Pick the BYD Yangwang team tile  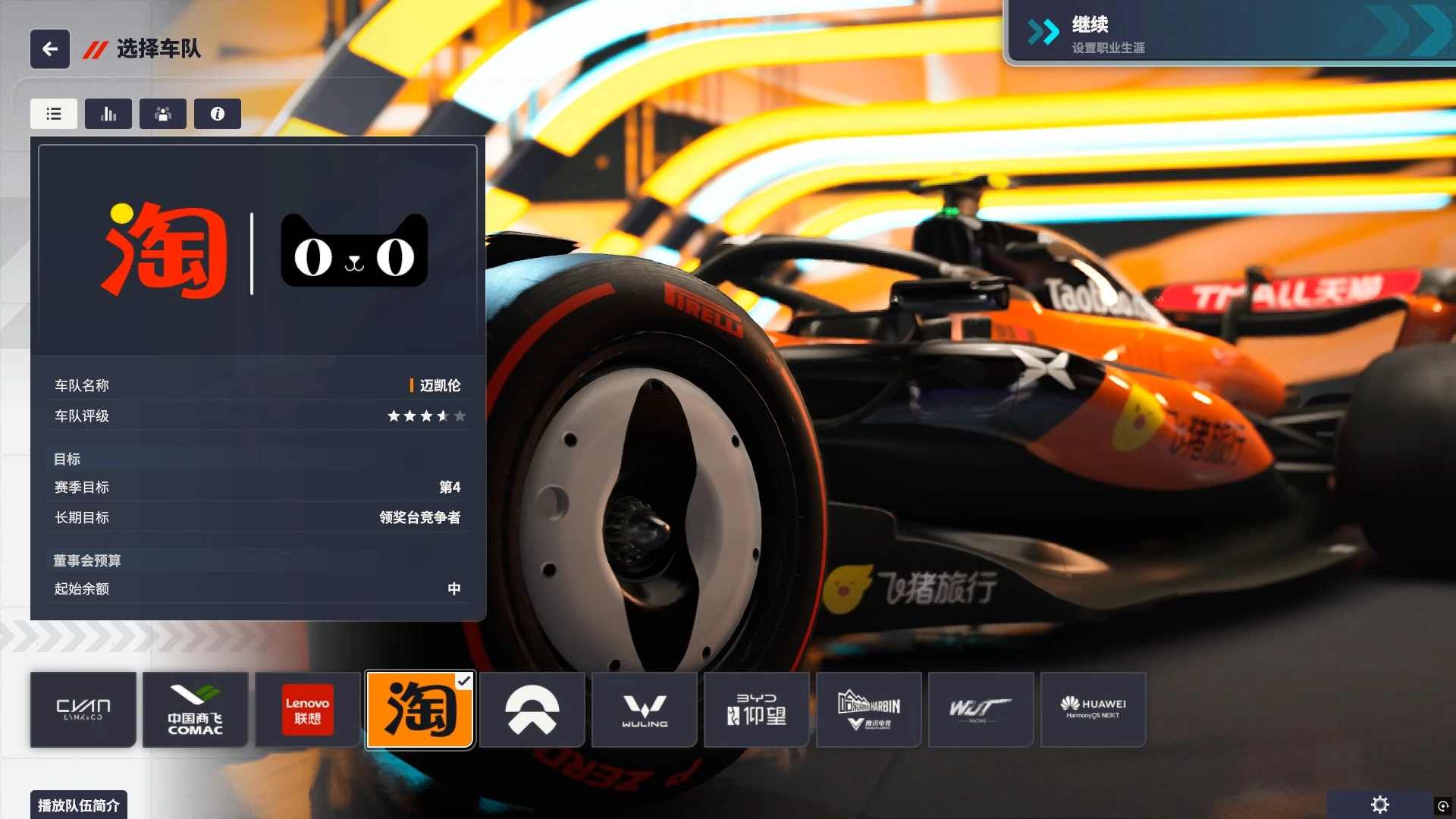pyautogui.click(x=757, y=710)
